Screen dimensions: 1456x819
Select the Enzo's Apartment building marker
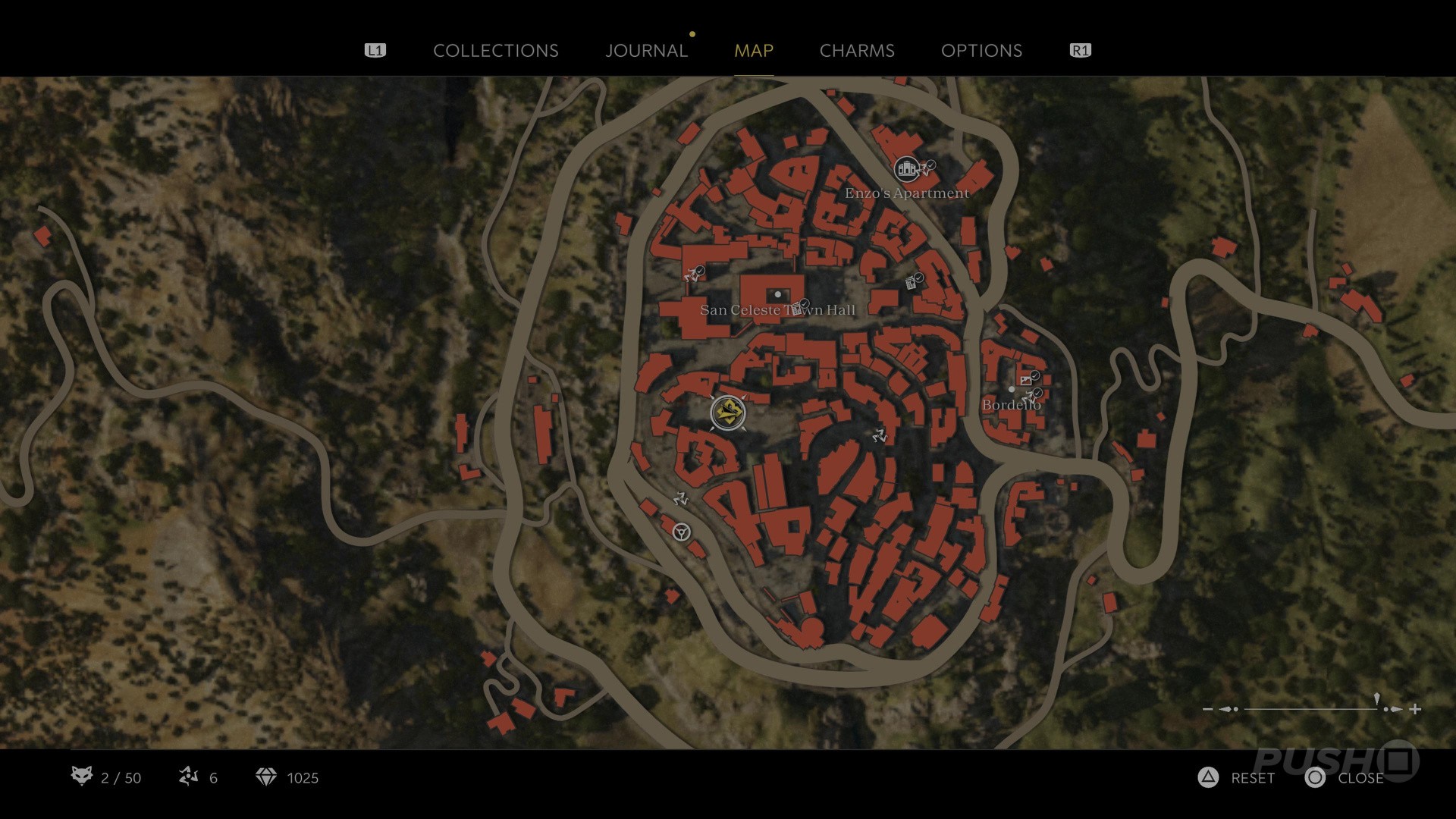point(906,169)
